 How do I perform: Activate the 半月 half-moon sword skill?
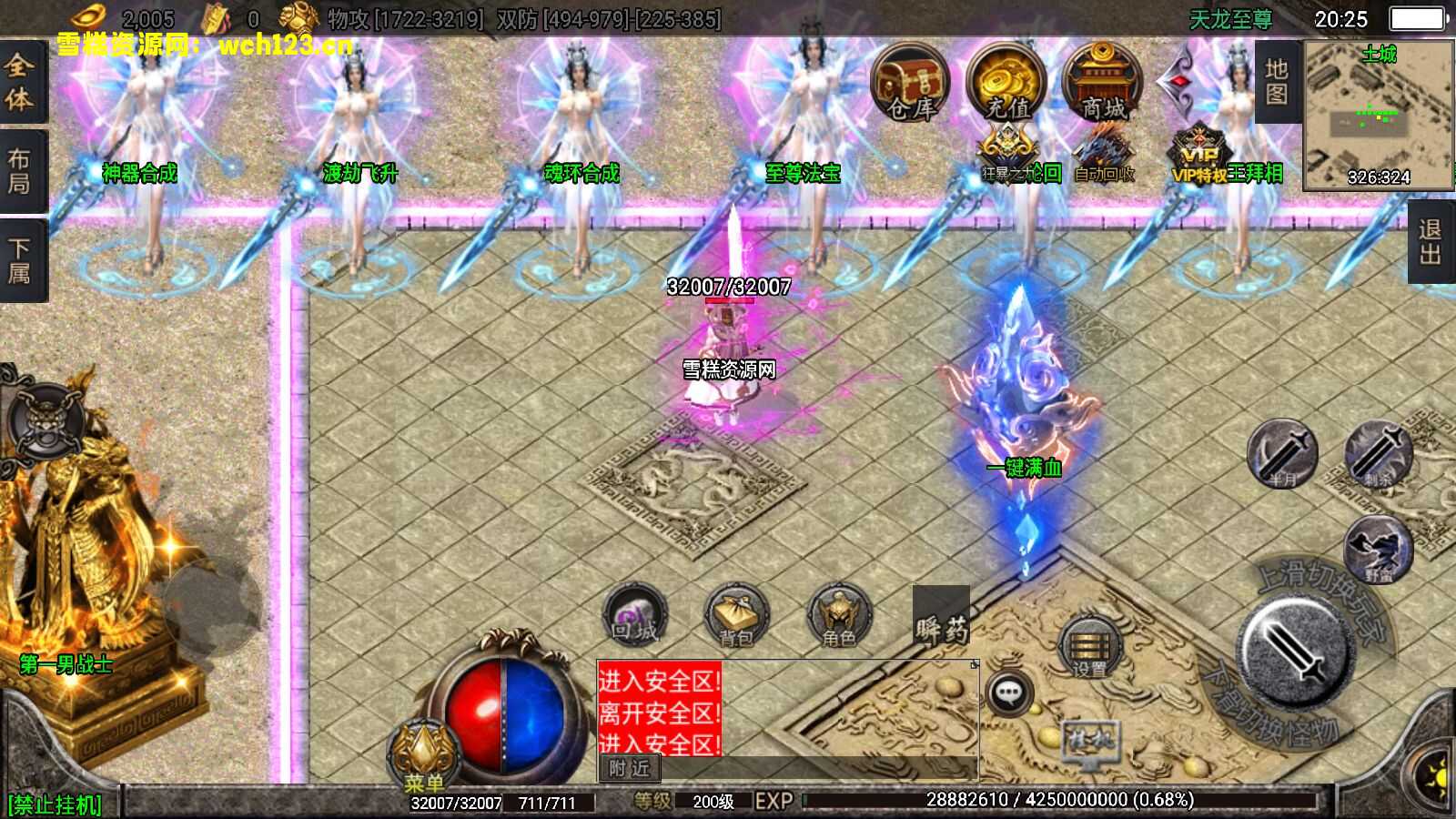[1282, 454]
